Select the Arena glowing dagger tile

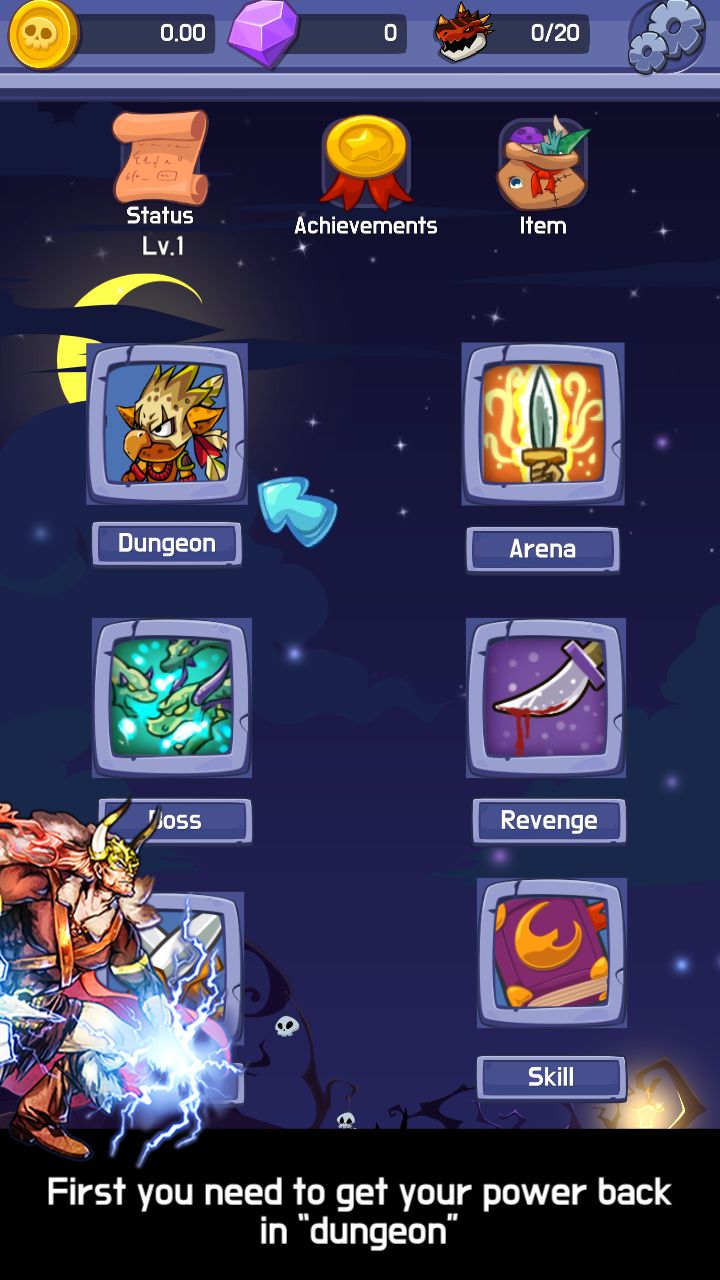543,423
